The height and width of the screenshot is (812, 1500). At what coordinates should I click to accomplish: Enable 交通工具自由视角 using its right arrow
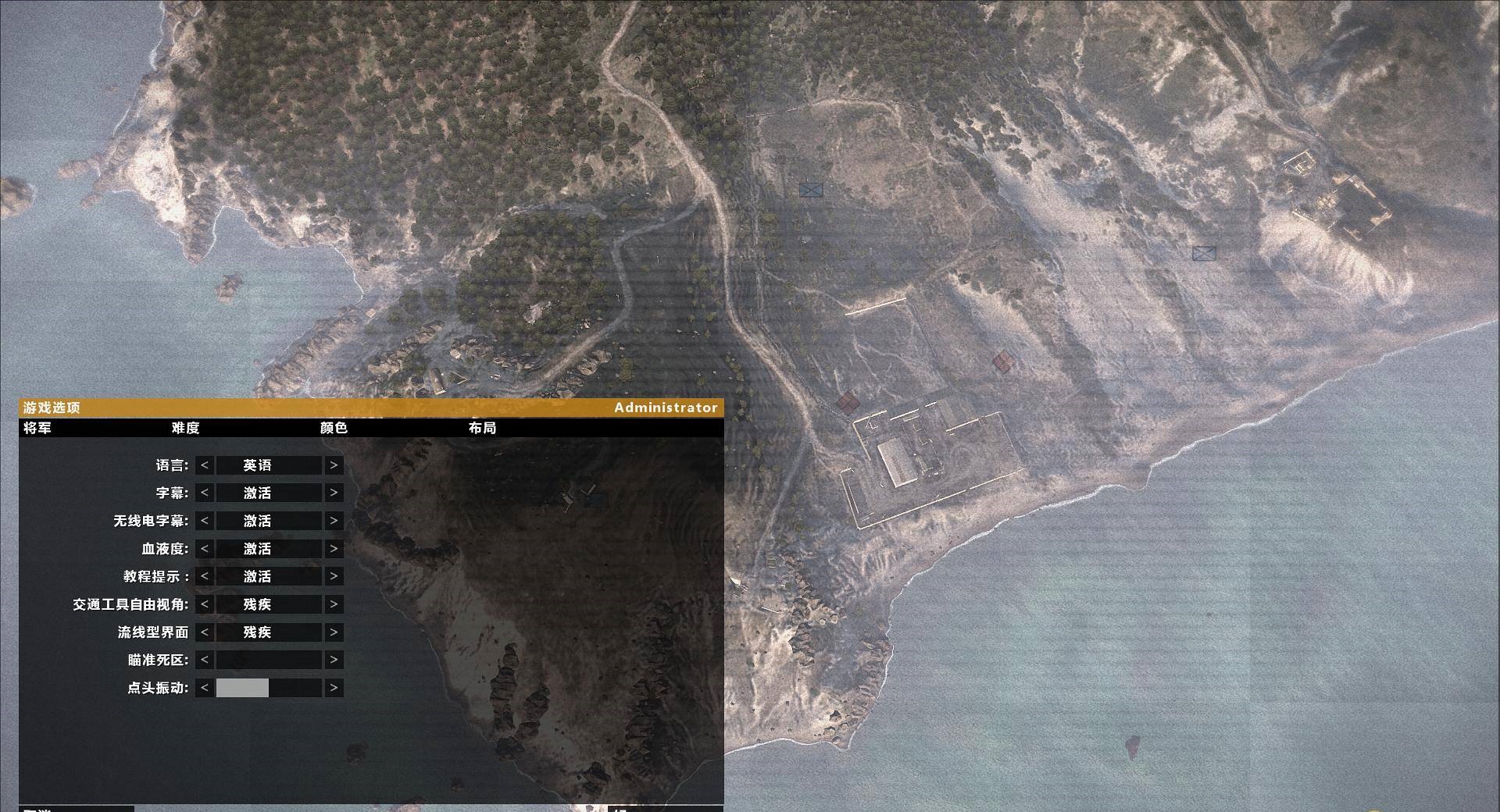tap(333, 604)
